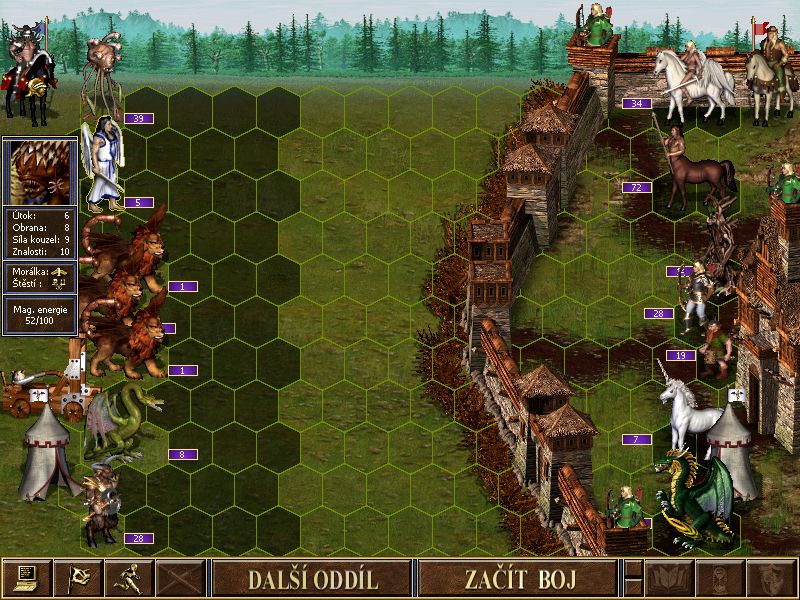Viewport: 800px width, 600px height.
Task: Open the greyed-out spellbook button
Action: coord(669,578)
